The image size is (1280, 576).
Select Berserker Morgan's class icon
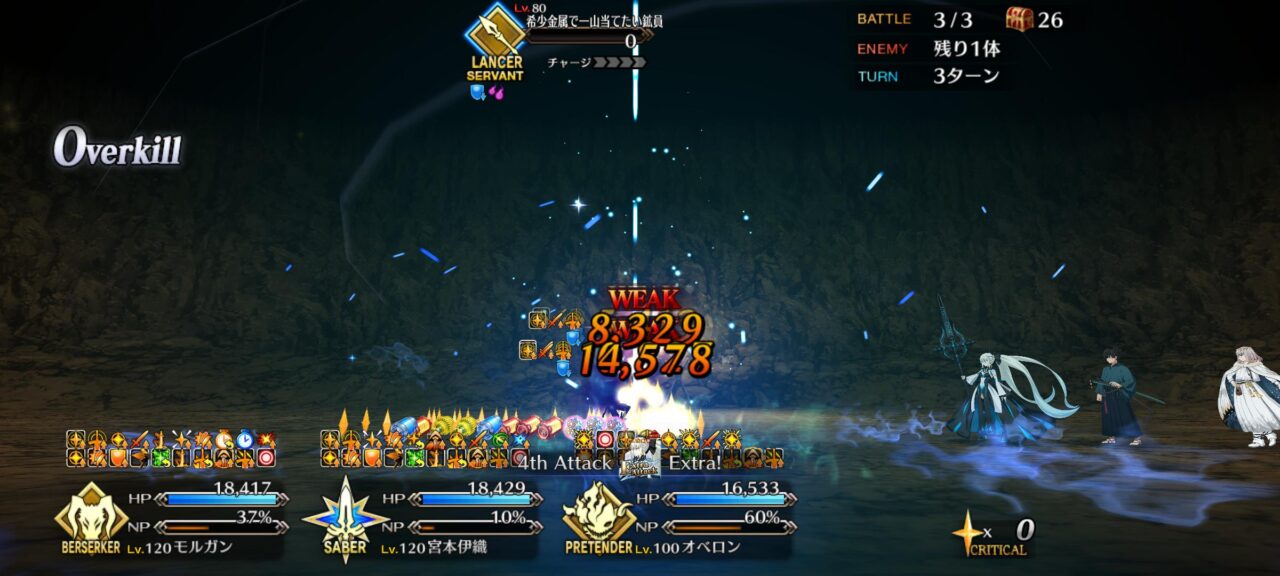(x=91, y=513)
